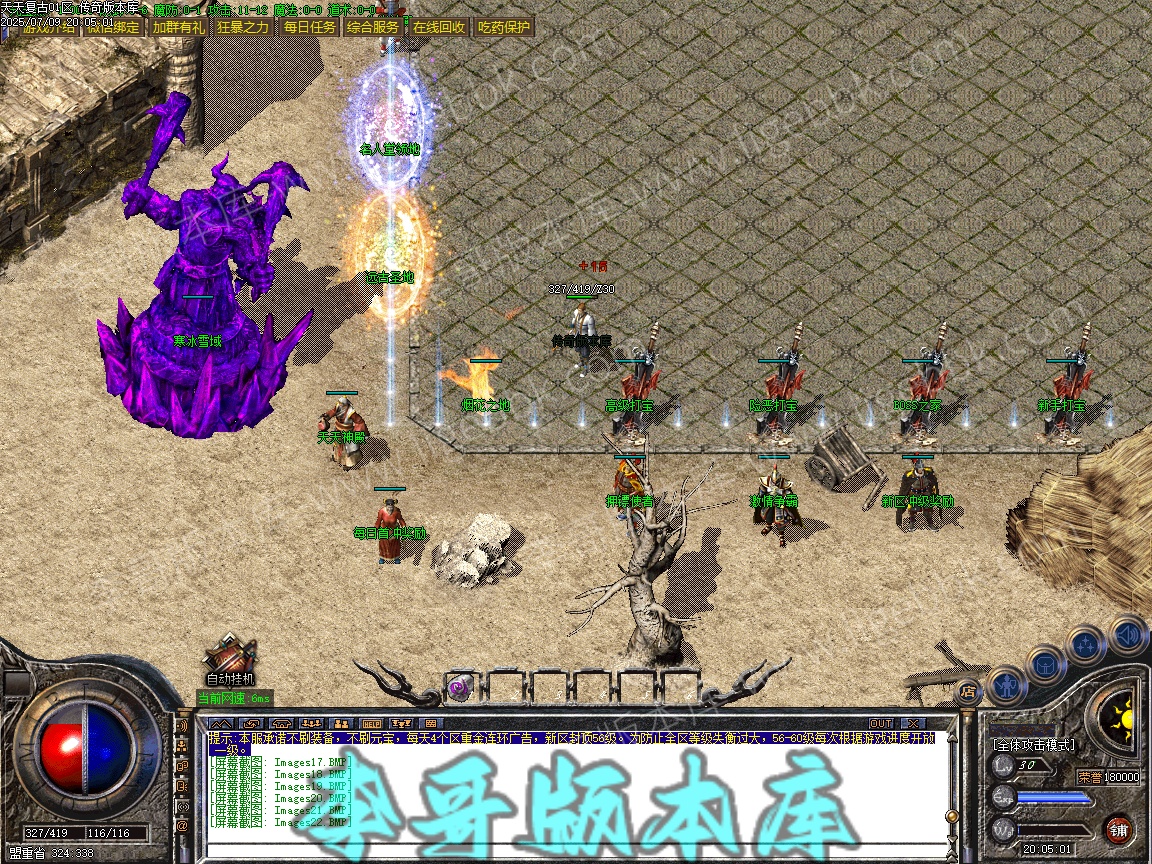The height and width of the screenshot is (864, 1152).
Task: Open the 加群有礼 top menu button
Action: click(x=178, y=27)
